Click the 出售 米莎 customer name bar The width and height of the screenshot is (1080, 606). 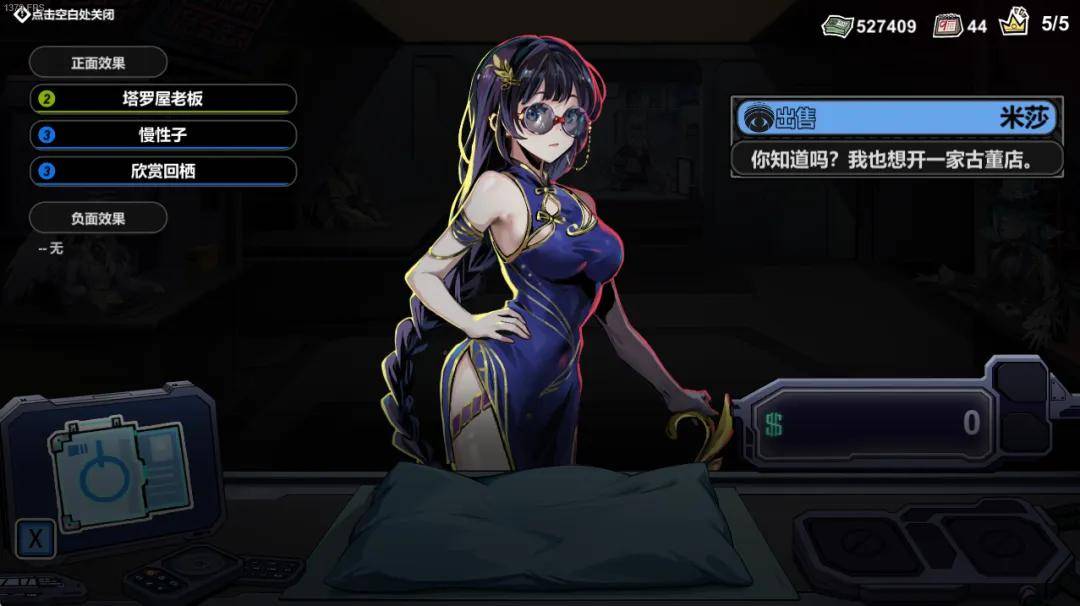coord(896,118)
